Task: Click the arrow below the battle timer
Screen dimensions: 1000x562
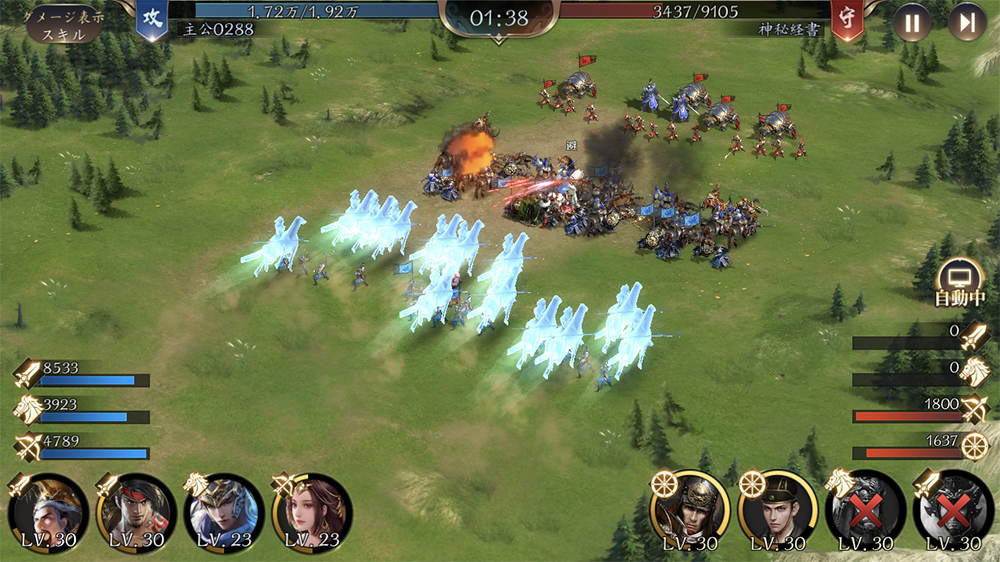Action: click(x=498, y=41)
